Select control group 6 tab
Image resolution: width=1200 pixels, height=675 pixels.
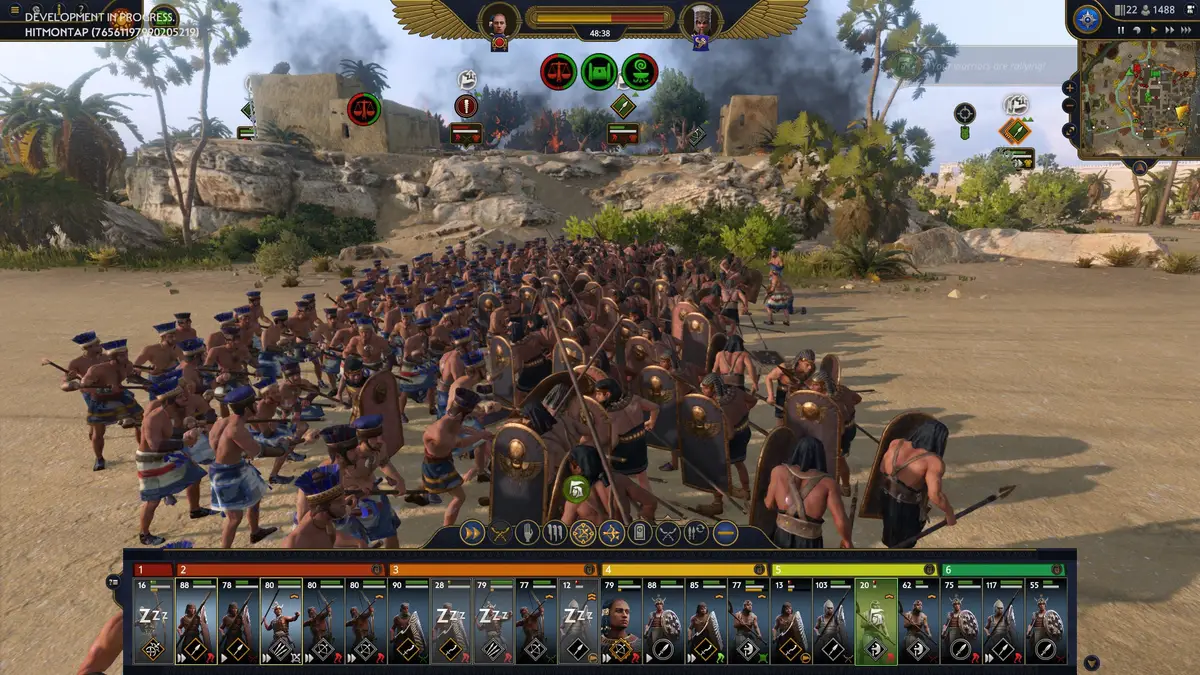(x=1003, y=569)
